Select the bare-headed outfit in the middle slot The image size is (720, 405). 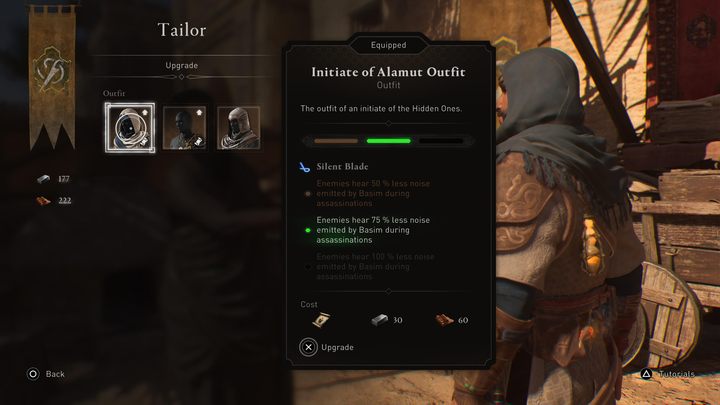coord(184,127)
